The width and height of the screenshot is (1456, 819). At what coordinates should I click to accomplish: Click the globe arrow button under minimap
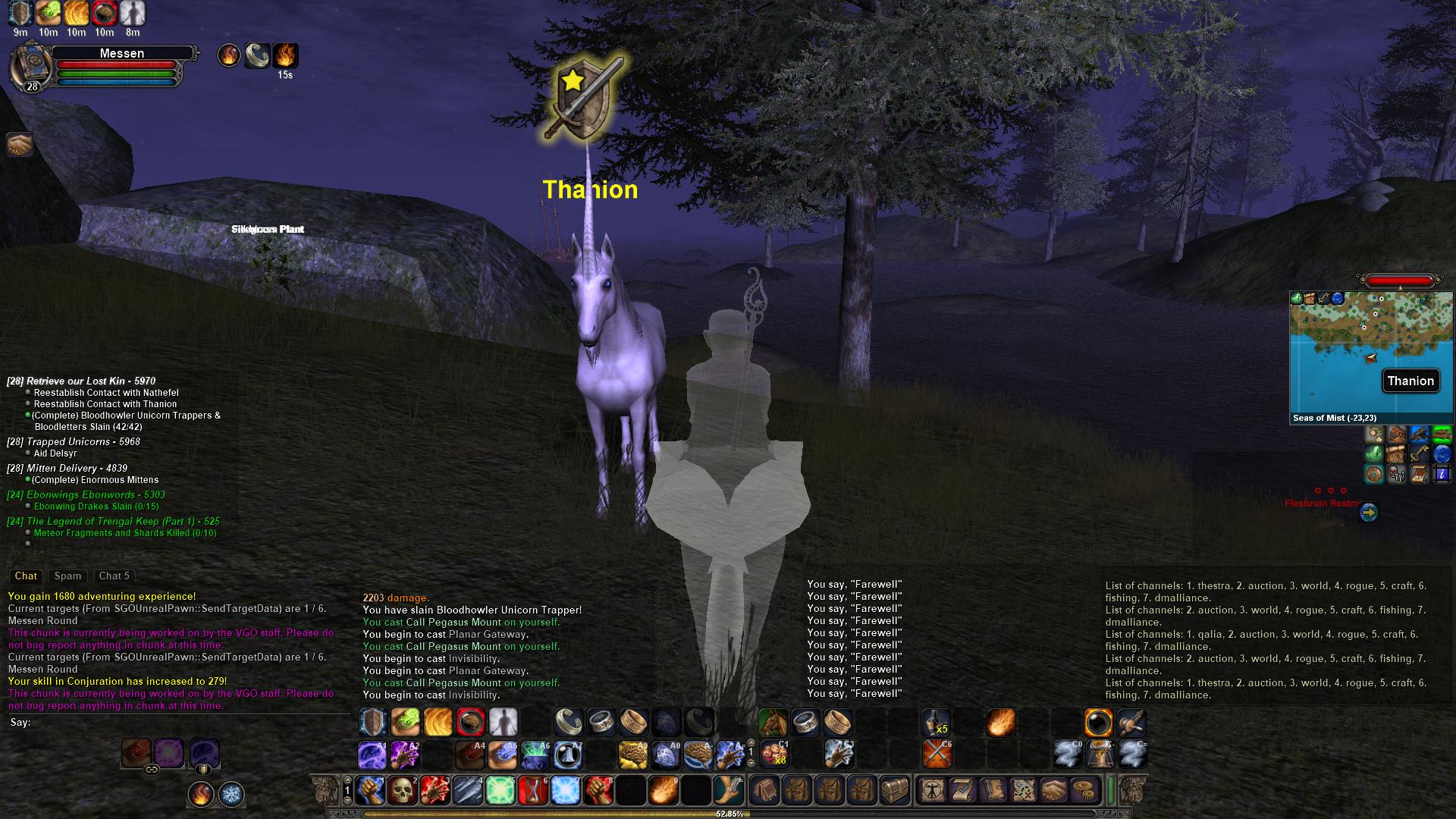point(1368,513)
